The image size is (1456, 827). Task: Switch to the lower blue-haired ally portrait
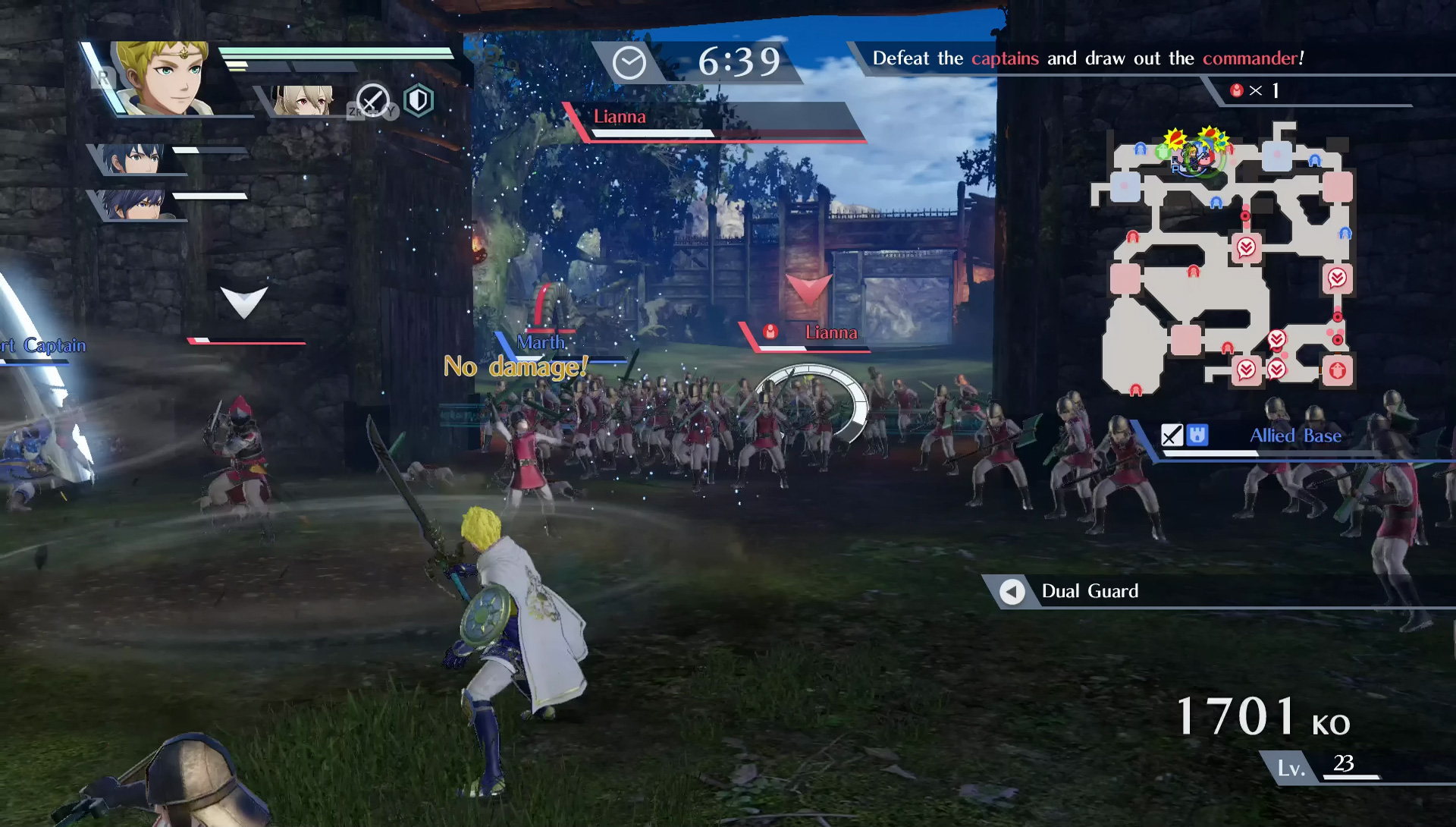click(136, 203)
